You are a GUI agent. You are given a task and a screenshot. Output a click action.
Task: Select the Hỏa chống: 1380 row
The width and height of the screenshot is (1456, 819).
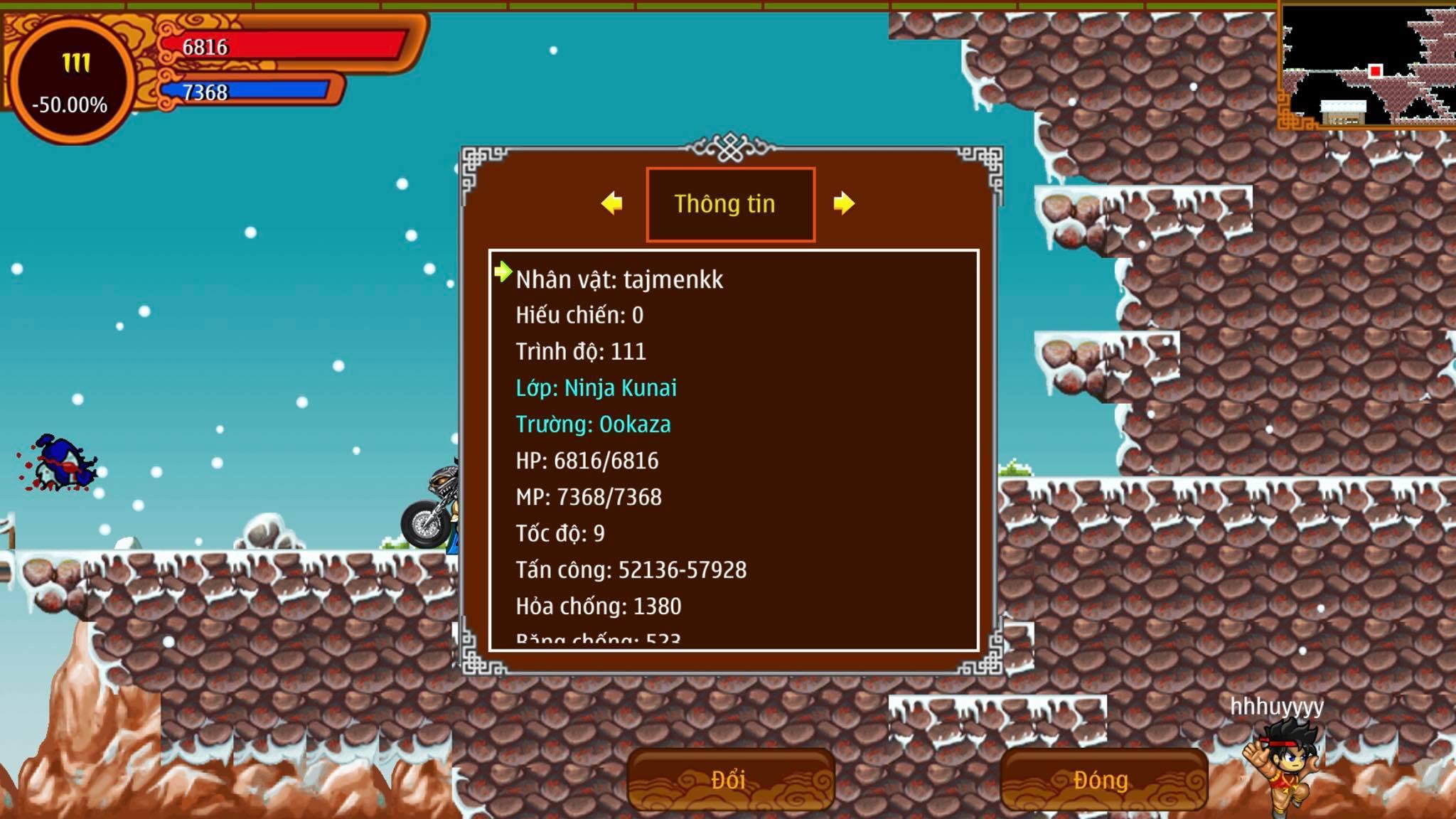click(x=598, y=606)
